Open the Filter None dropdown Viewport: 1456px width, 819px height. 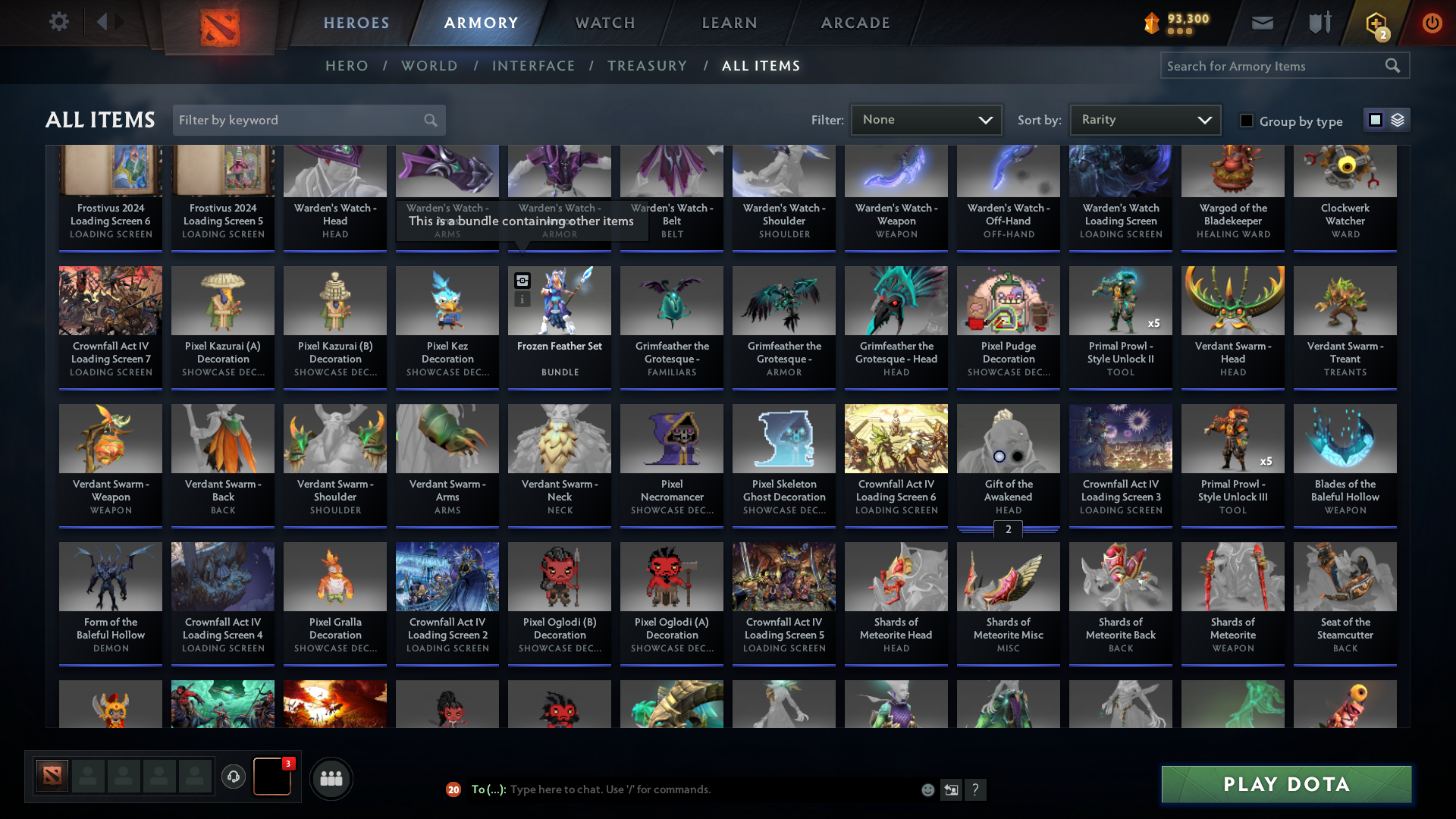[925, 119]
